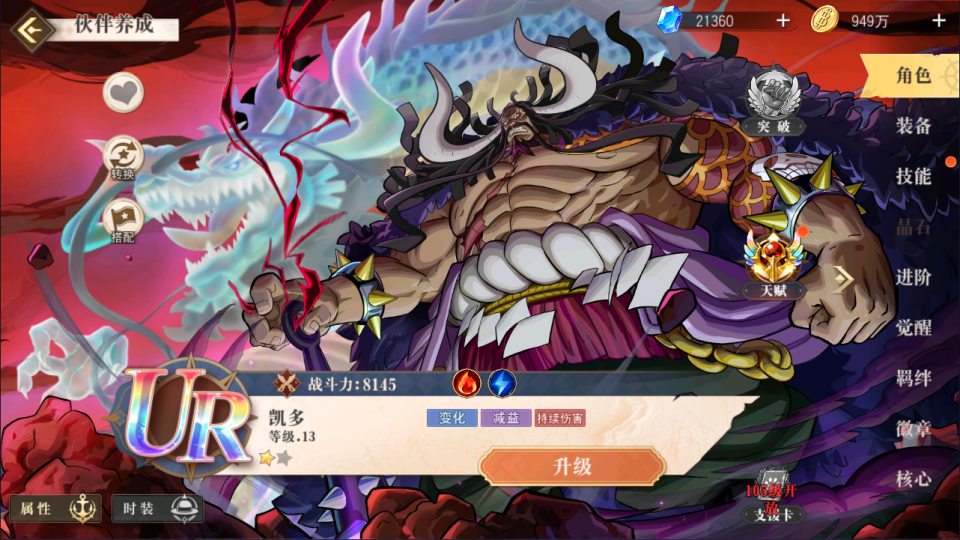
Task: Switch to the 装备 equipment tab
Action: 912,126
